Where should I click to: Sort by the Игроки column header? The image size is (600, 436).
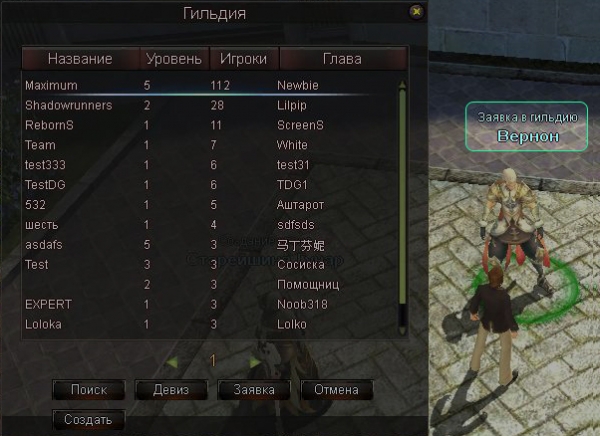click(x=243, y=59)
